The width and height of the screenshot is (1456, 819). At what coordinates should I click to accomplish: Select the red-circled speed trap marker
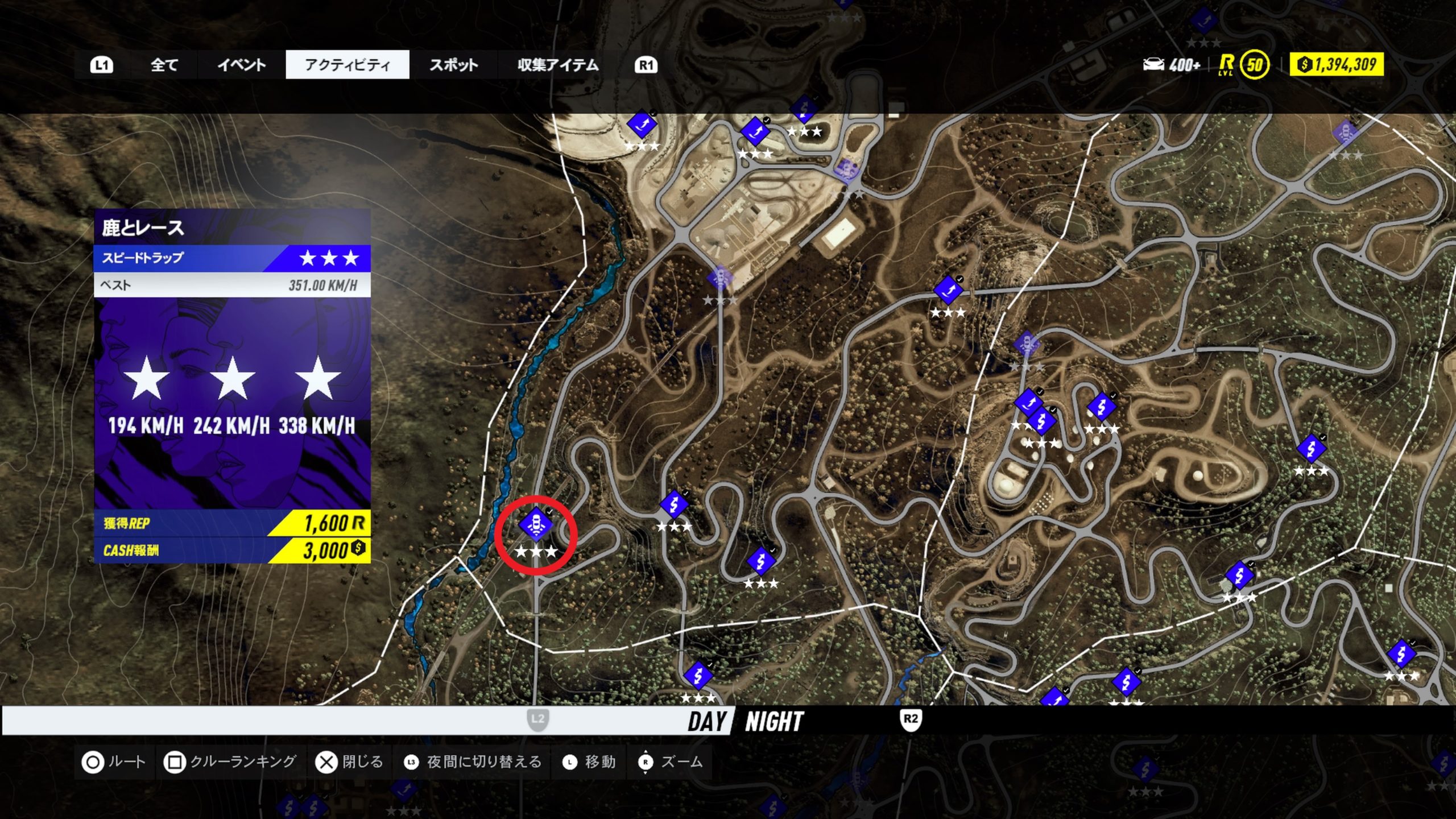click(536, 524)
